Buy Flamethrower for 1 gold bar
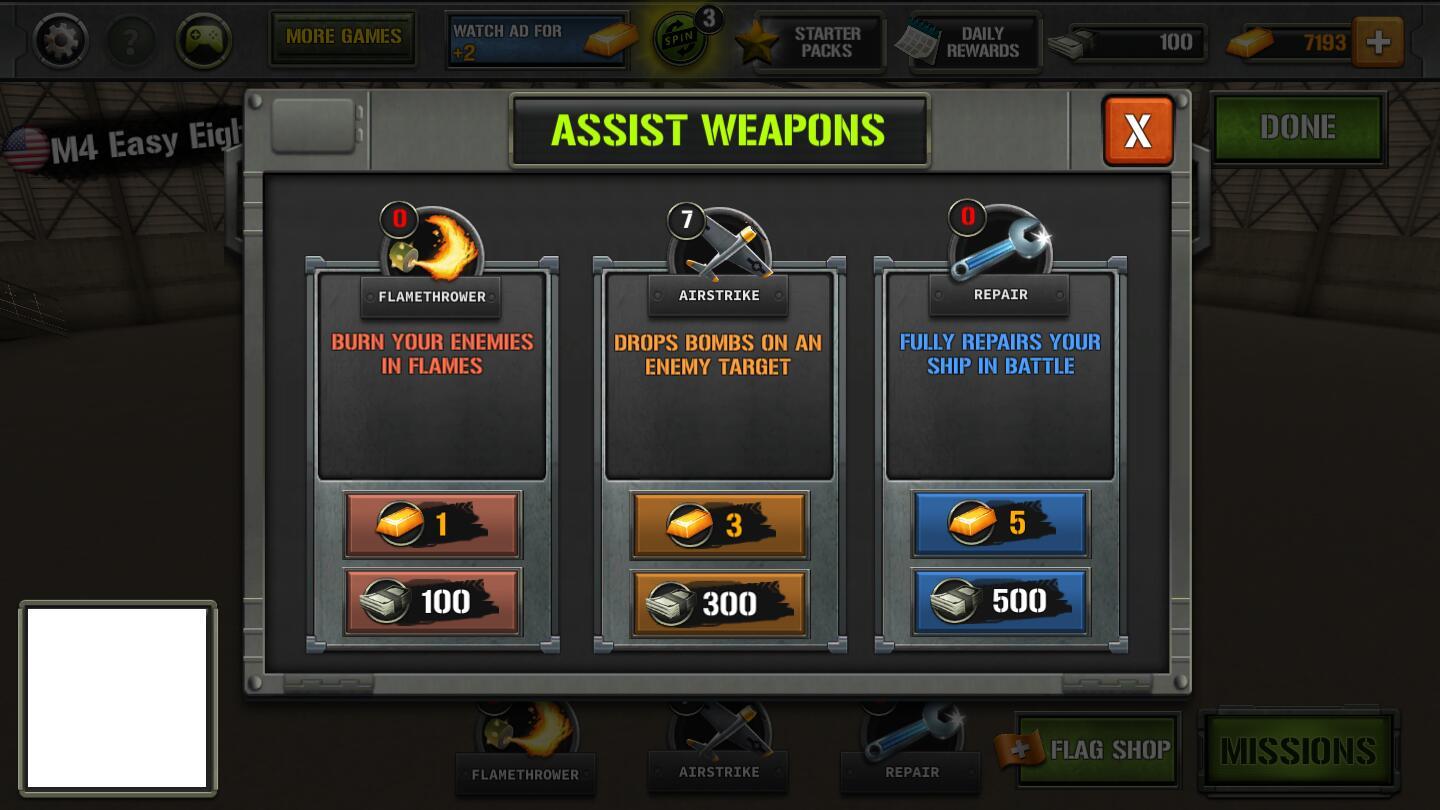The image size is (1440, 810). coord(432,524)
